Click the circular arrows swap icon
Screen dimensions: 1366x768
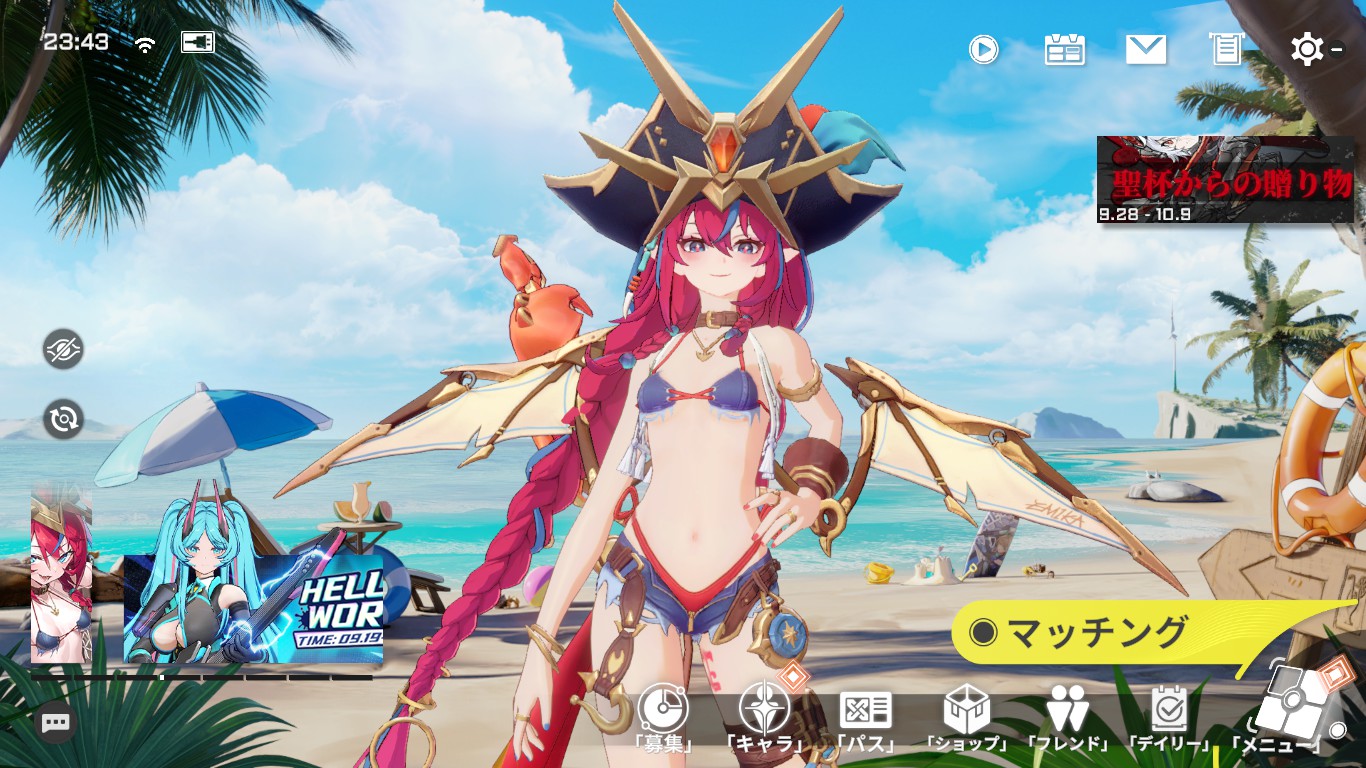[63, 419]
